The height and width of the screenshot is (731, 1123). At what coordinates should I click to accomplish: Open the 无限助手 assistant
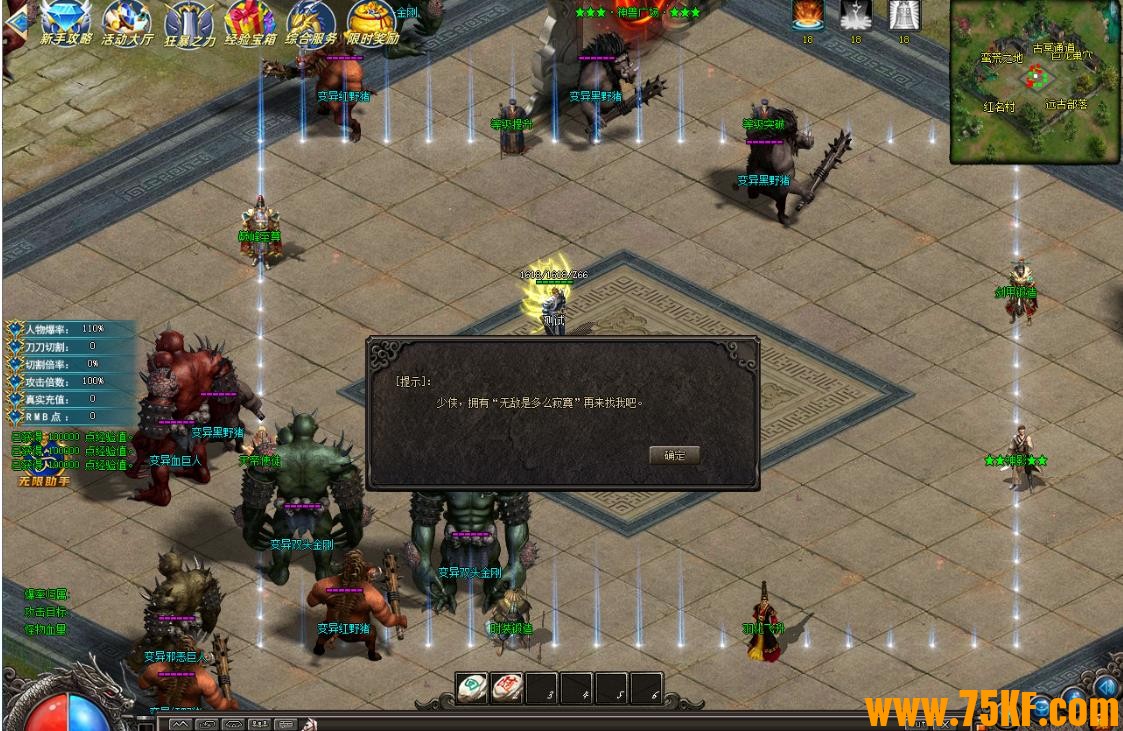44,481
